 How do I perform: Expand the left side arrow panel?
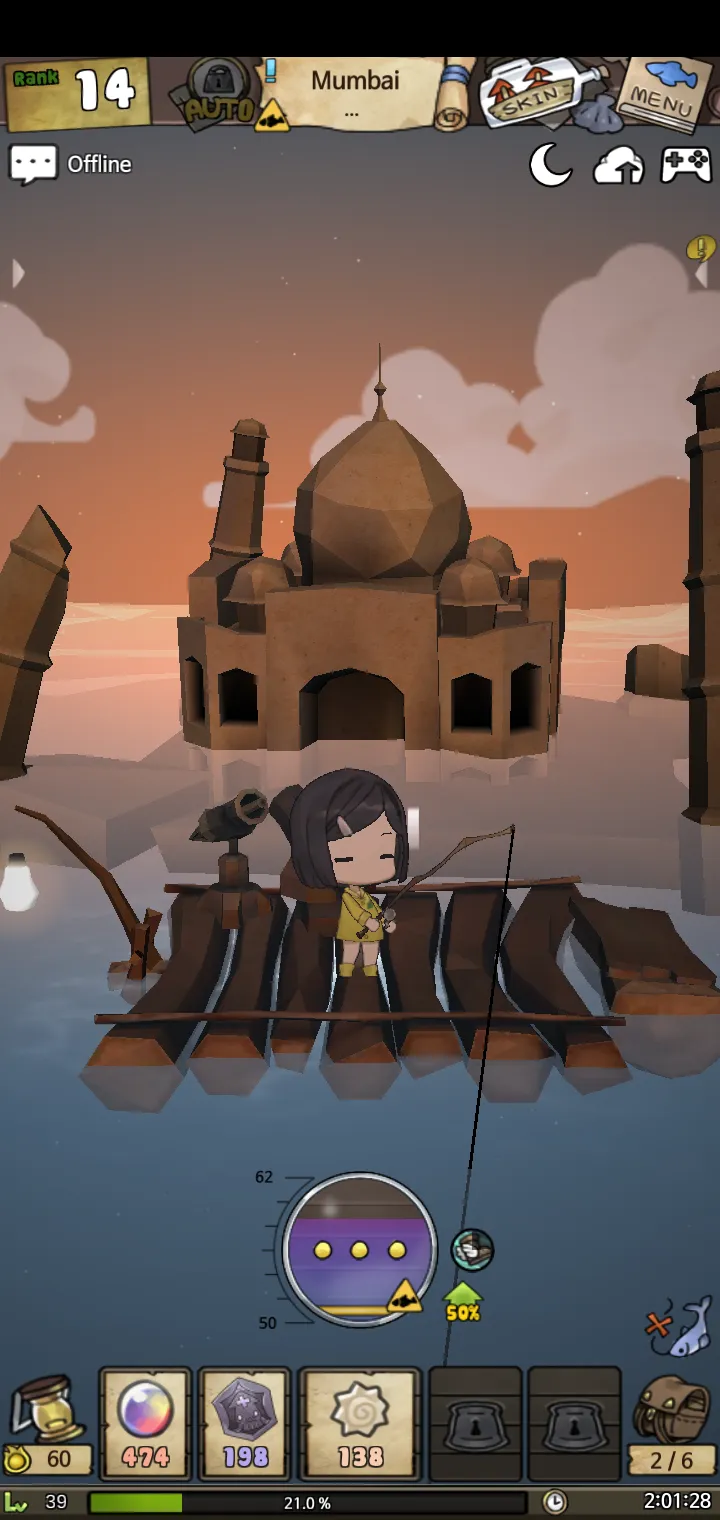coord(17,273)
